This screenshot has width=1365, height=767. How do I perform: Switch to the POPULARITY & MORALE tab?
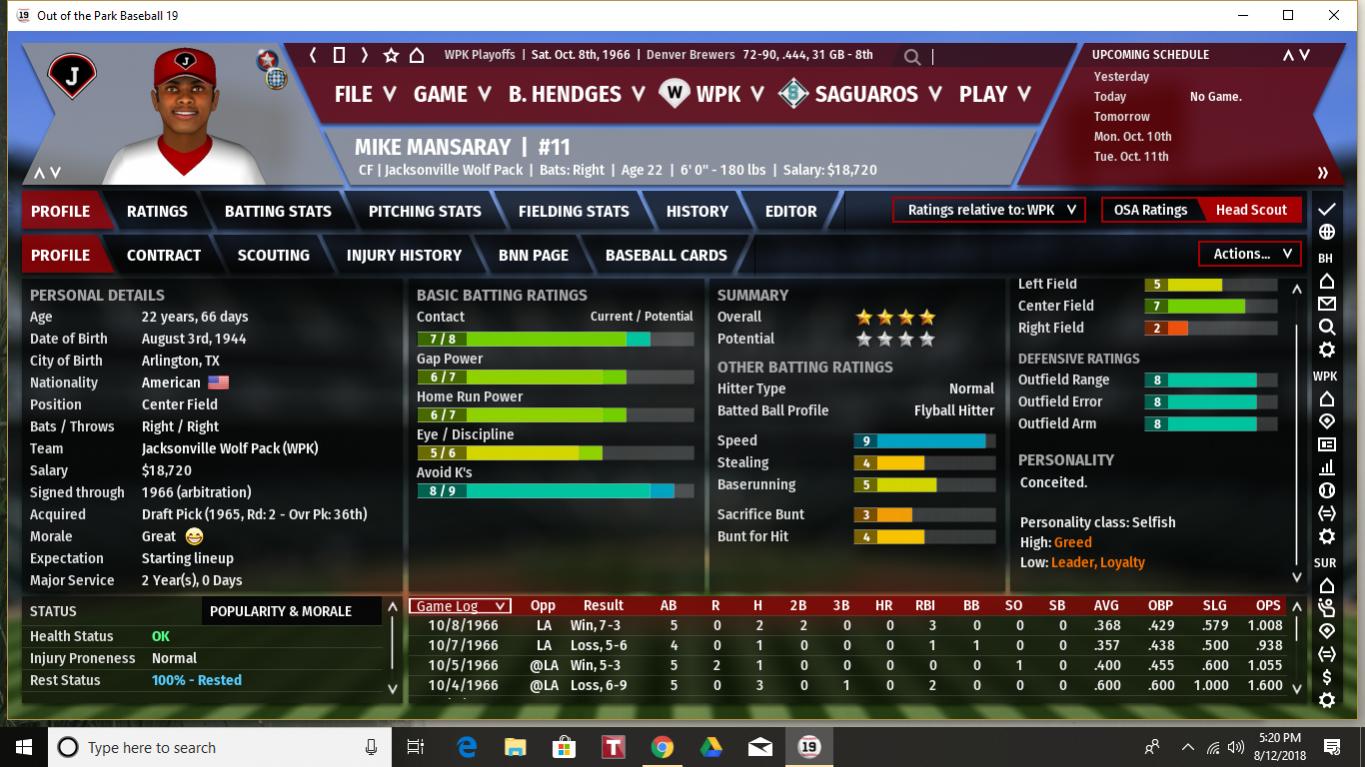coord(281,611)
